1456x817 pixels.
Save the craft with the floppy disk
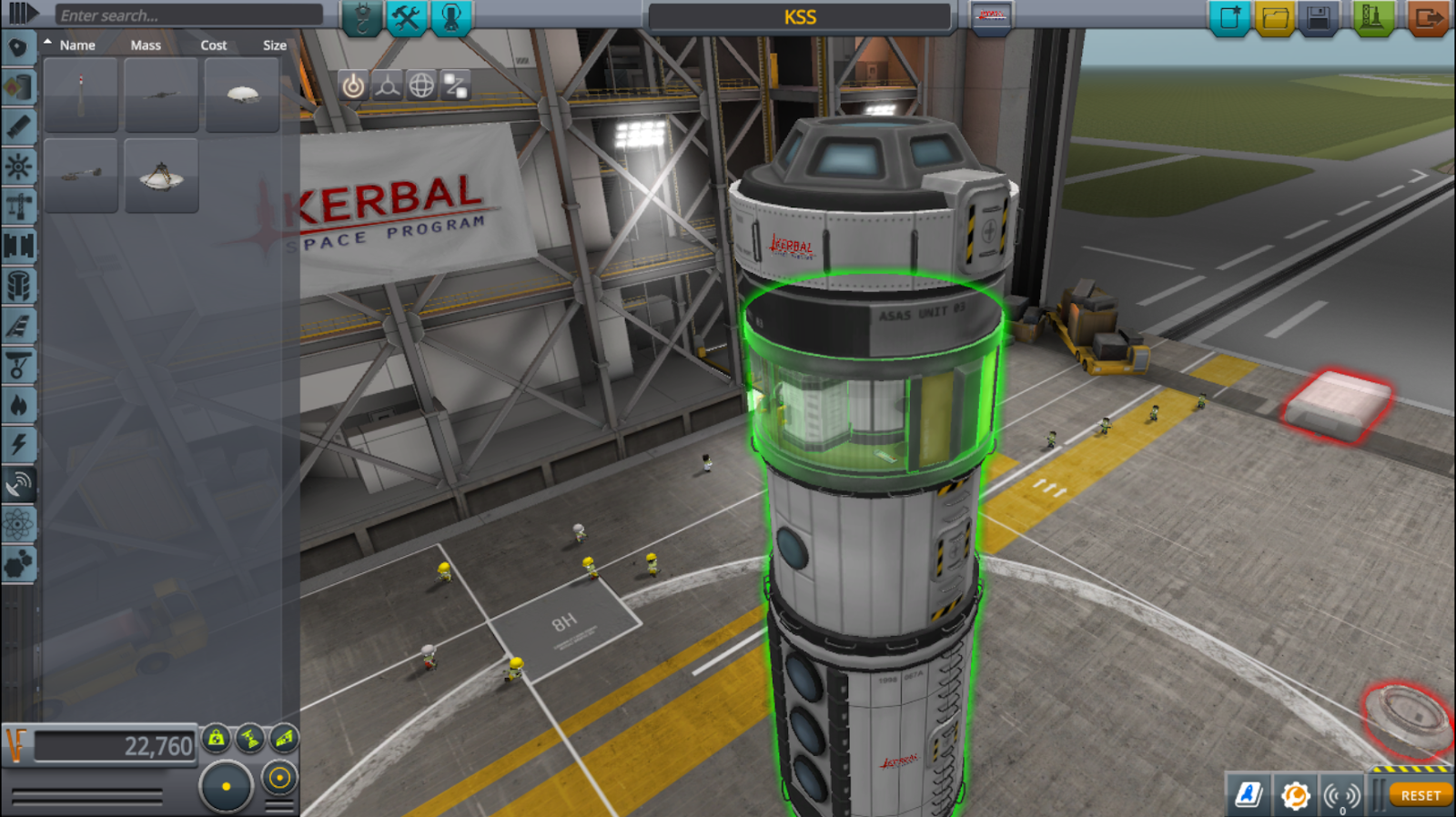pos(1319,17)
